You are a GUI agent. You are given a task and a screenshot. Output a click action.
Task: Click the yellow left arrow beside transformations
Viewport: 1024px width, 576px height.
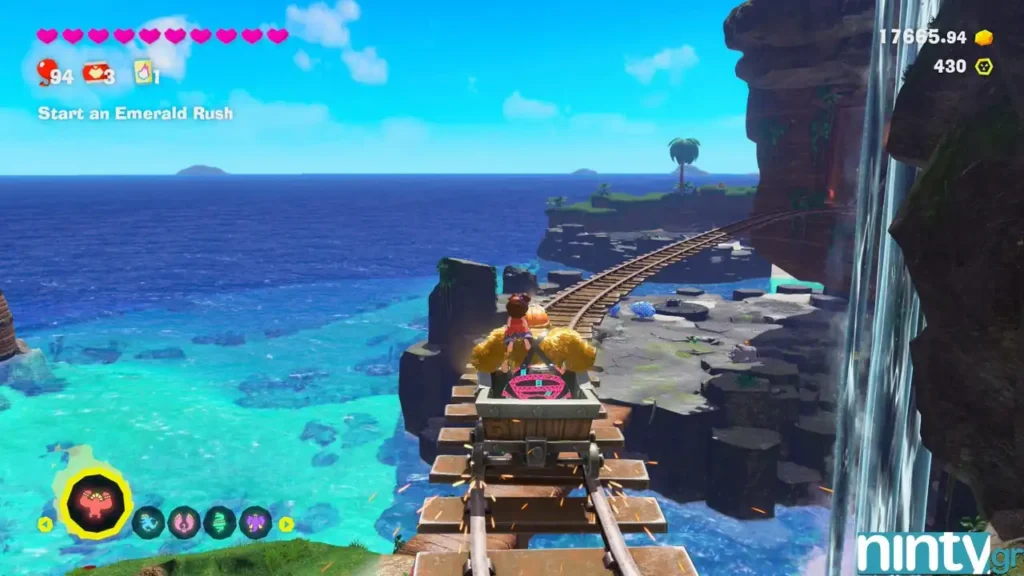45,523
